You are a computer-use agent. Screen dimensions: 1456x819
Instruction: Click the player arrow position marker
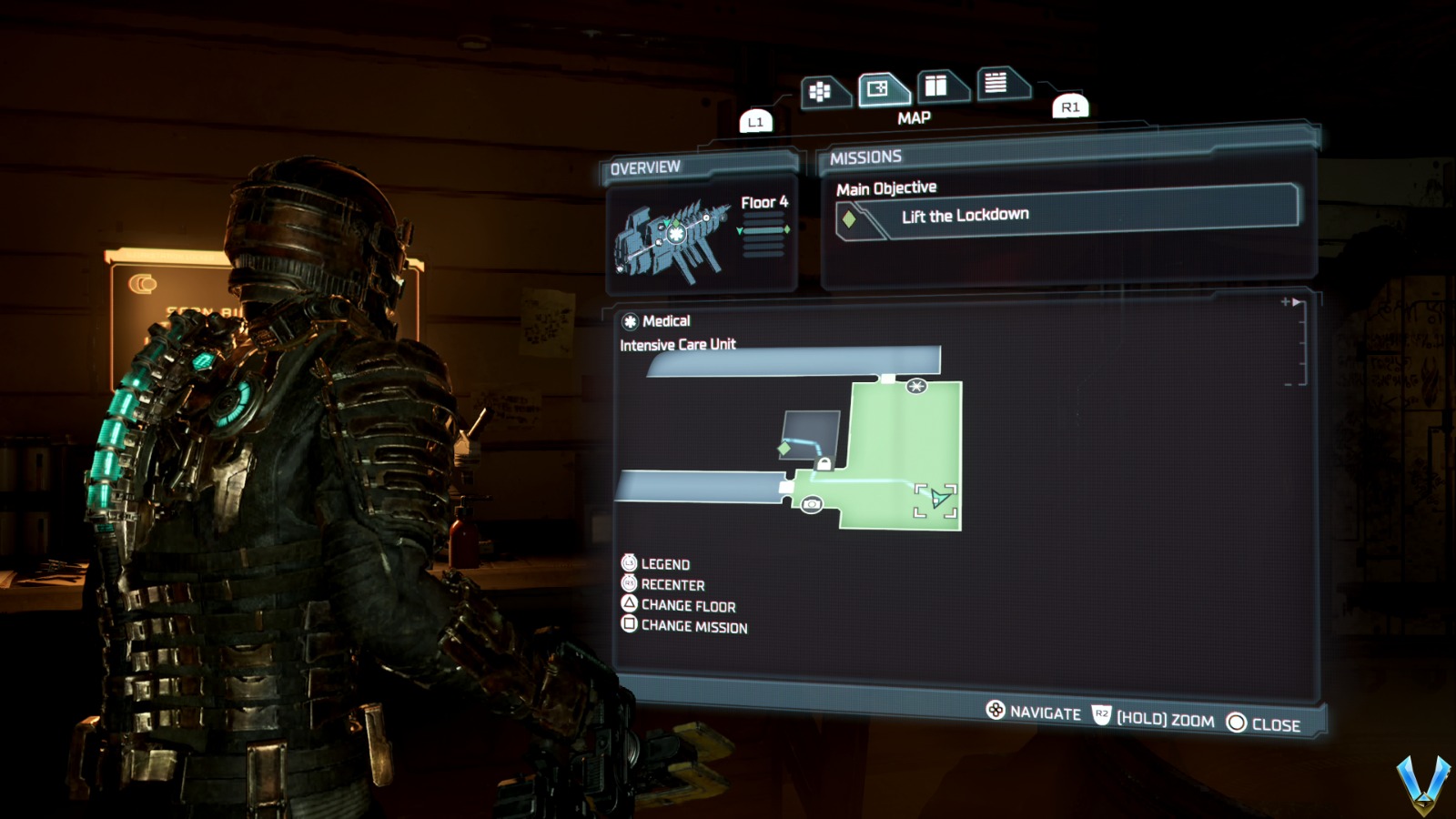pos(937,499)
